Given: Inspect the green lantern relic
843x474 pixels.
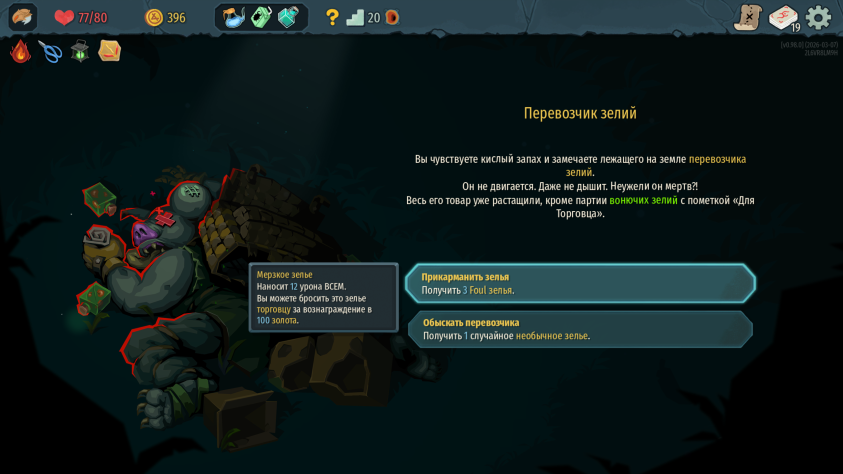Looking at the screenshot, I should (80, 51).
